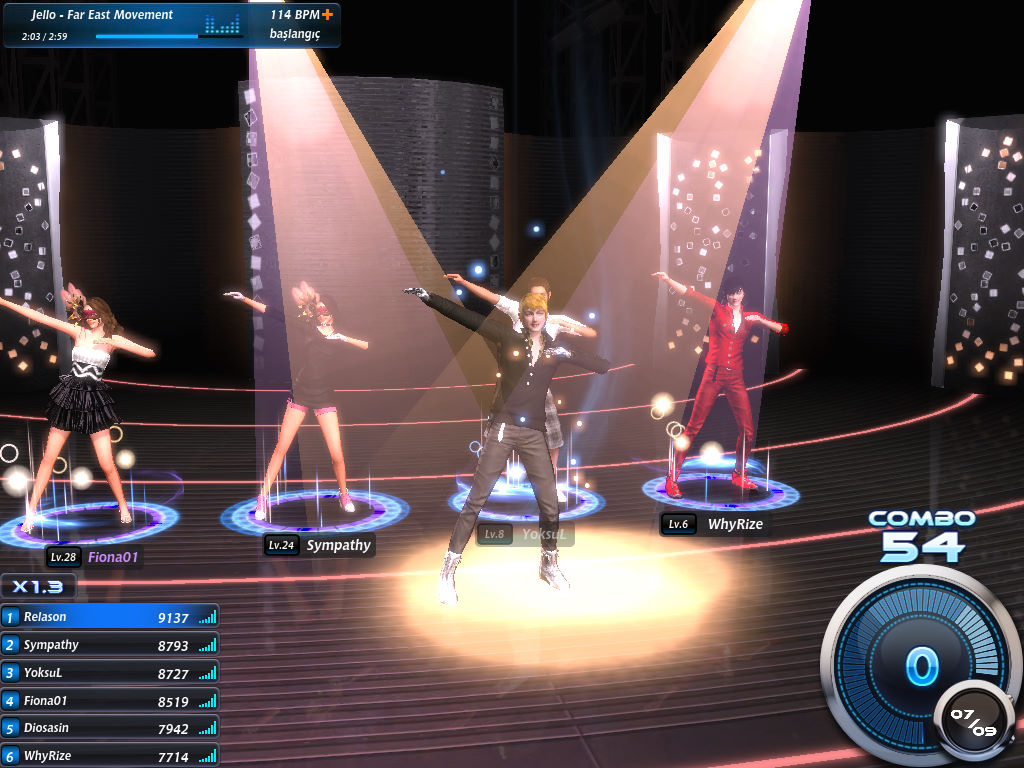
Task: Select Sympathy's row in the score ranking
Action: point(109,646)
